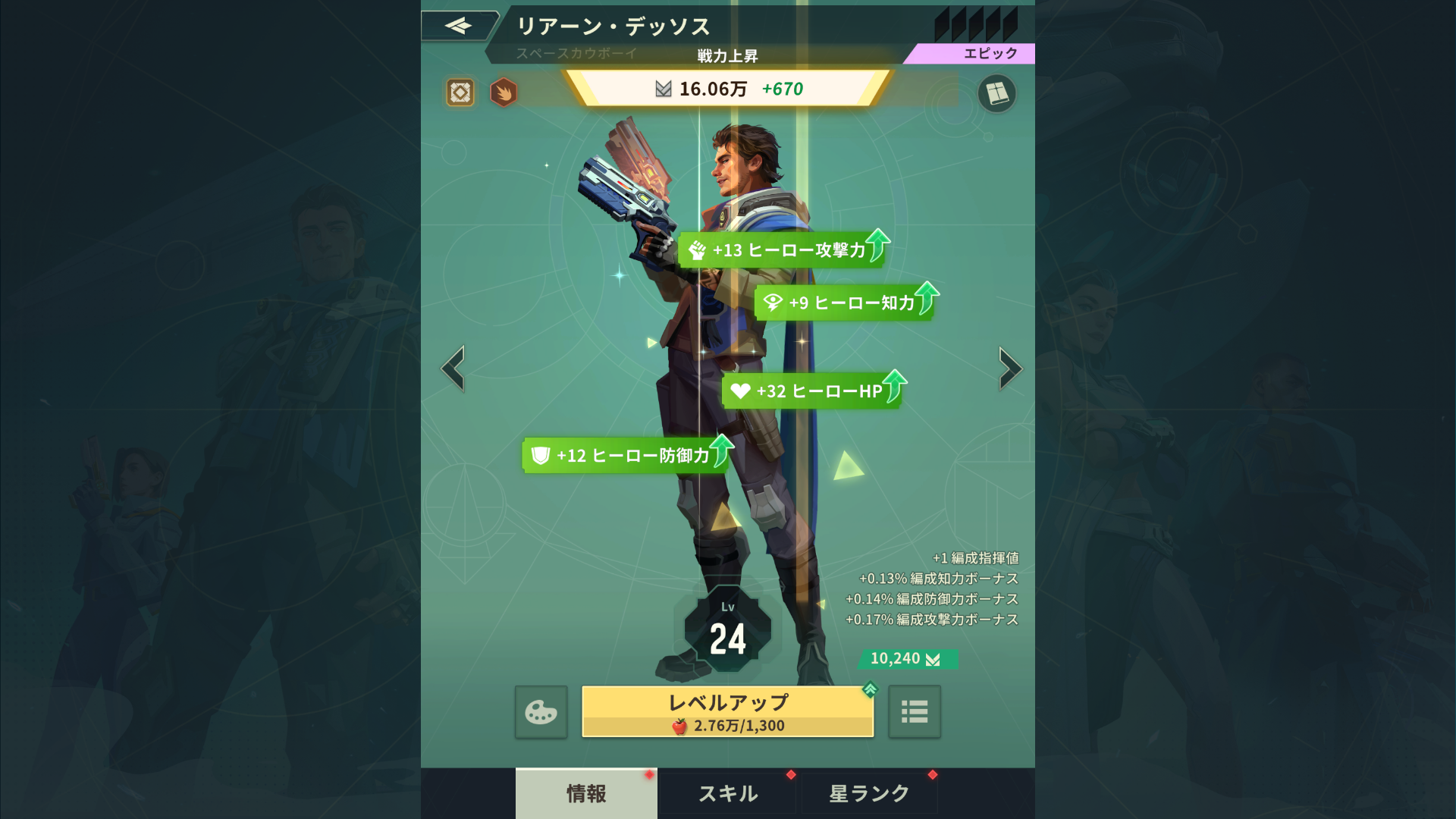Screen dimensions: 1456x819
Task: Select the 情報 tab
Action: (x=585, y=793)
